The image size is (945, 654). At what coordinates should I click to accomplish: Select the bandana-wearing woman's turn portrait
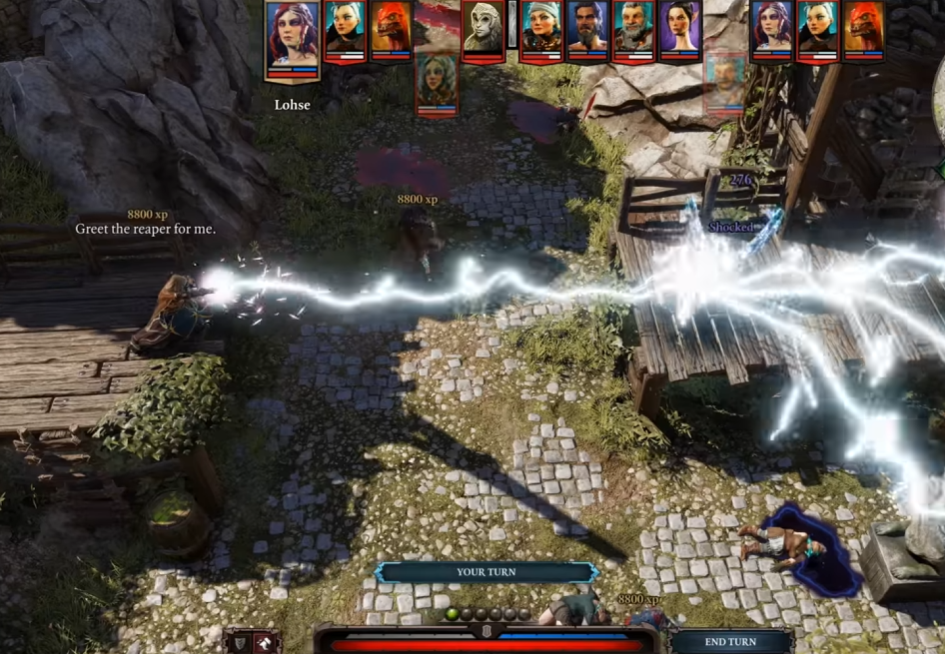click(x=541, y=29)
